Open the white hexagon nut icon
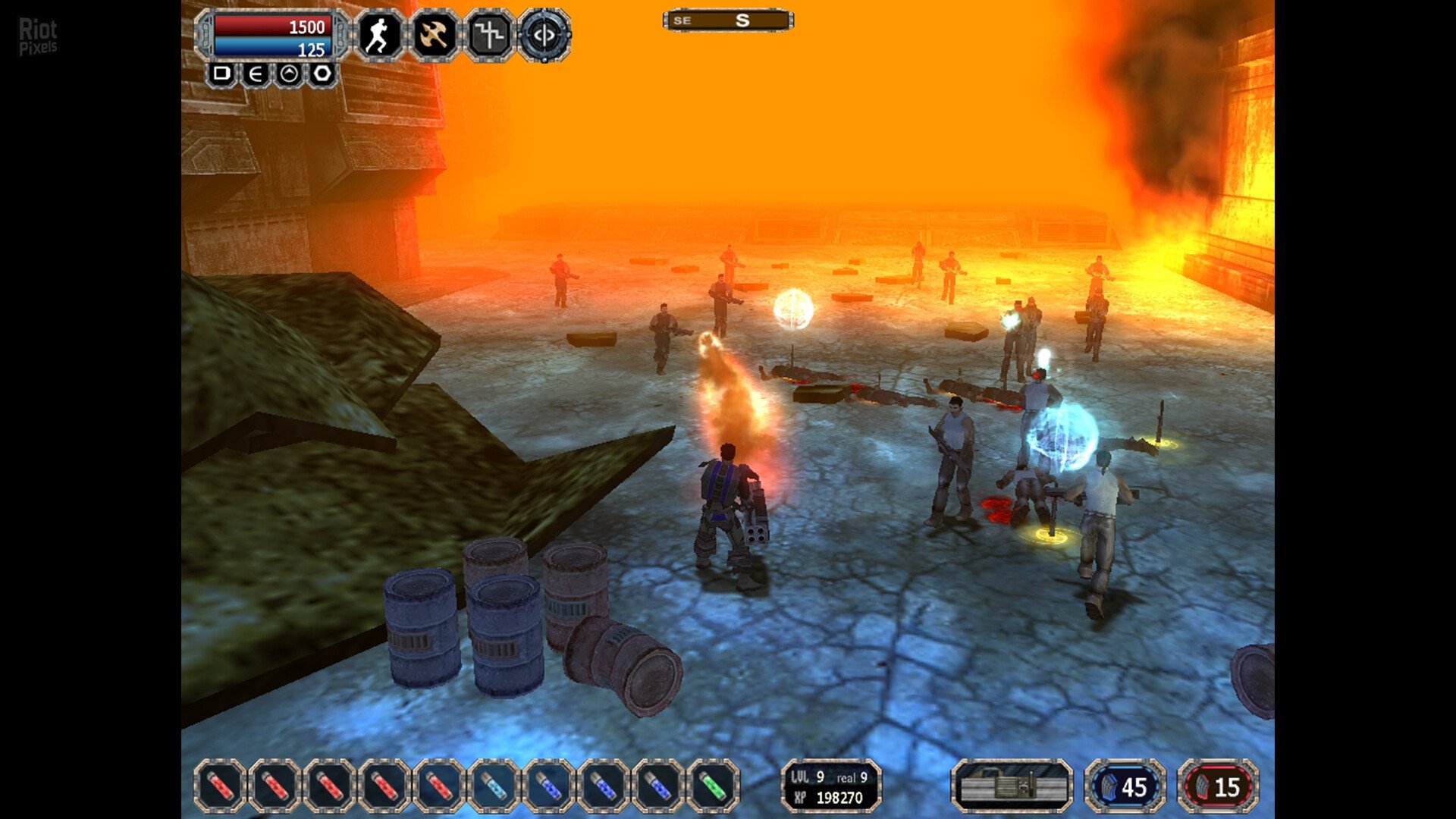1456x819 pixels. click(322, 74)
